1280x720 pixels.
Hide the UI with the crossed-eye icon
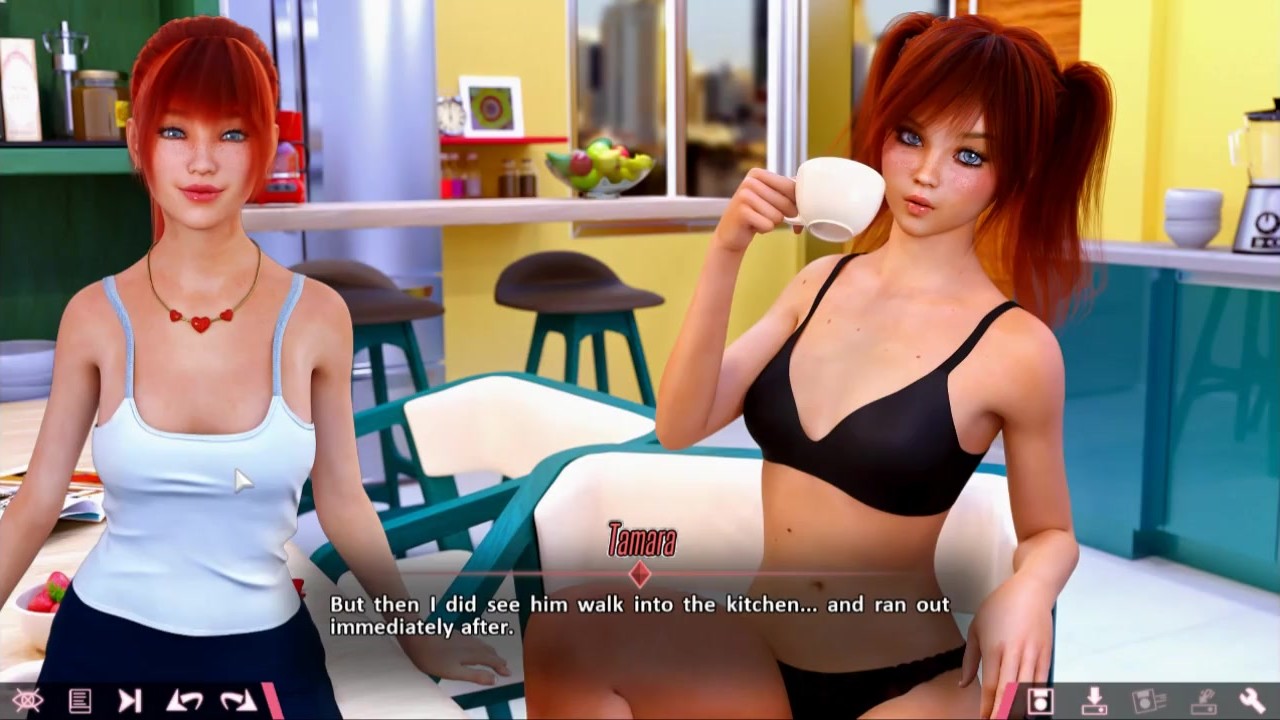coord(28,700)
